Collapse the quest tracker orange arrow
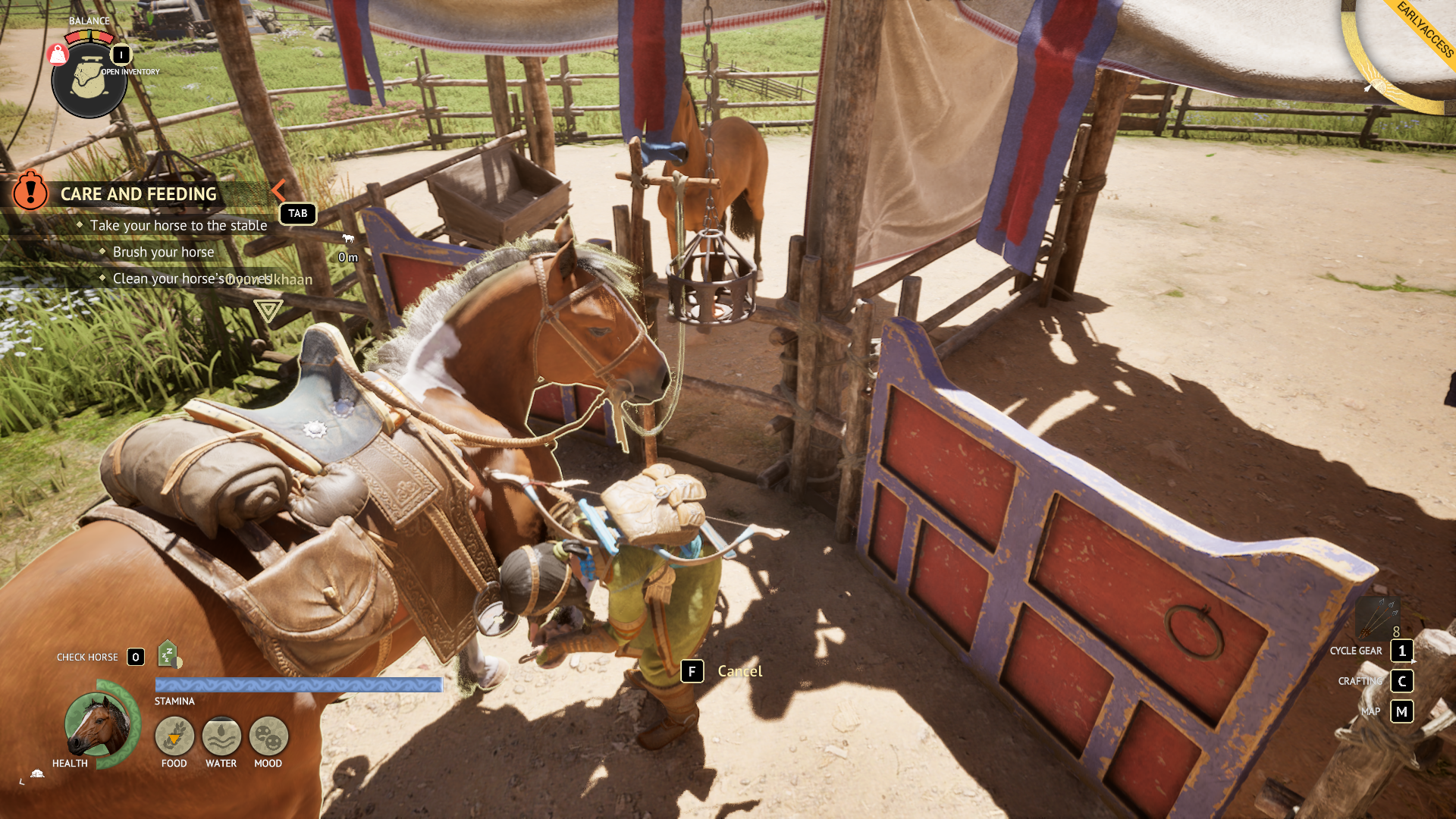The height and width of the screenshot is (819, 1456). click(x=278, y=190)
